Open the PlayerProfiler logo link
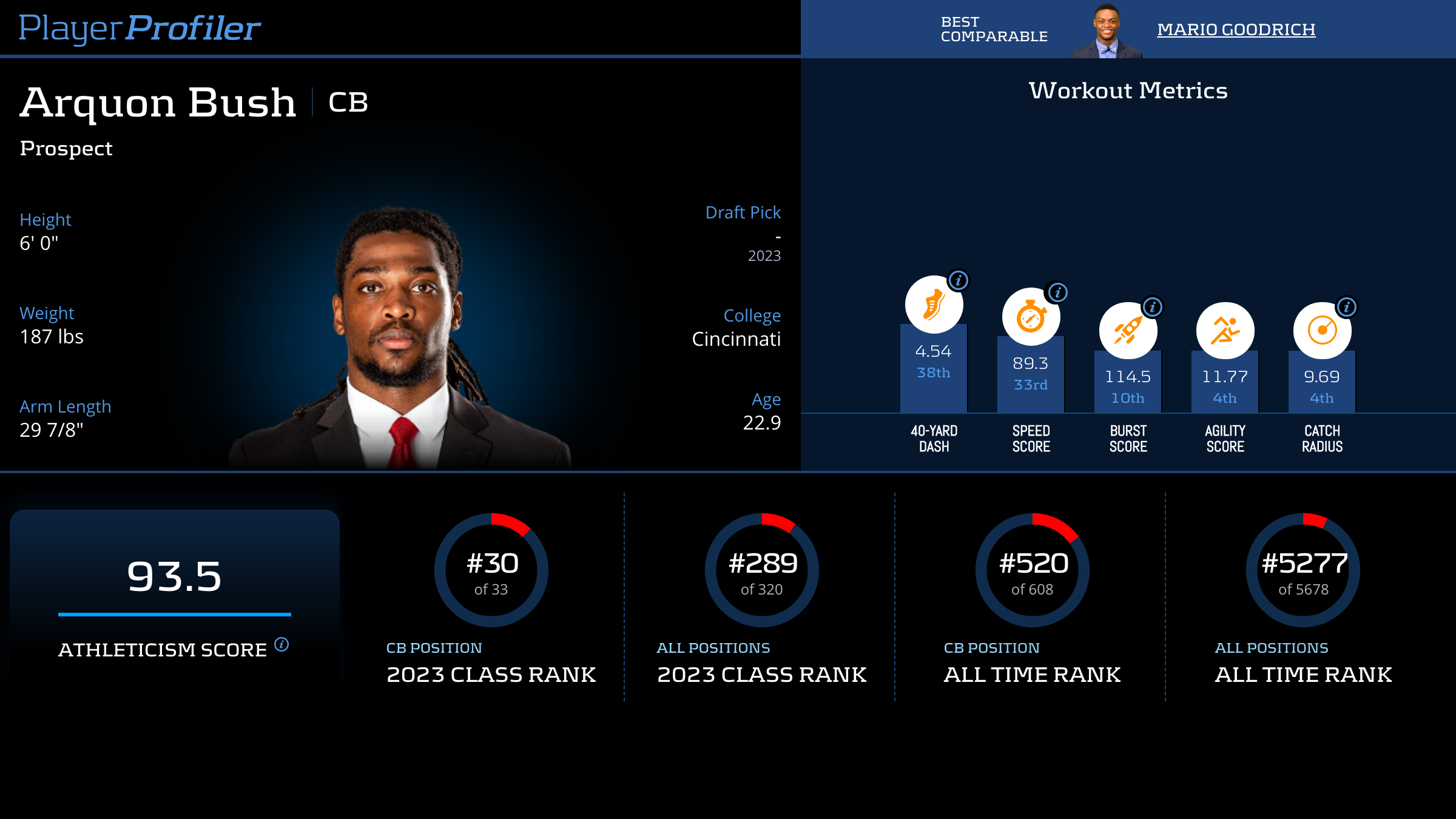This screenshot has width=1456, height=819. pyautogui.click(x=140, y=28)
